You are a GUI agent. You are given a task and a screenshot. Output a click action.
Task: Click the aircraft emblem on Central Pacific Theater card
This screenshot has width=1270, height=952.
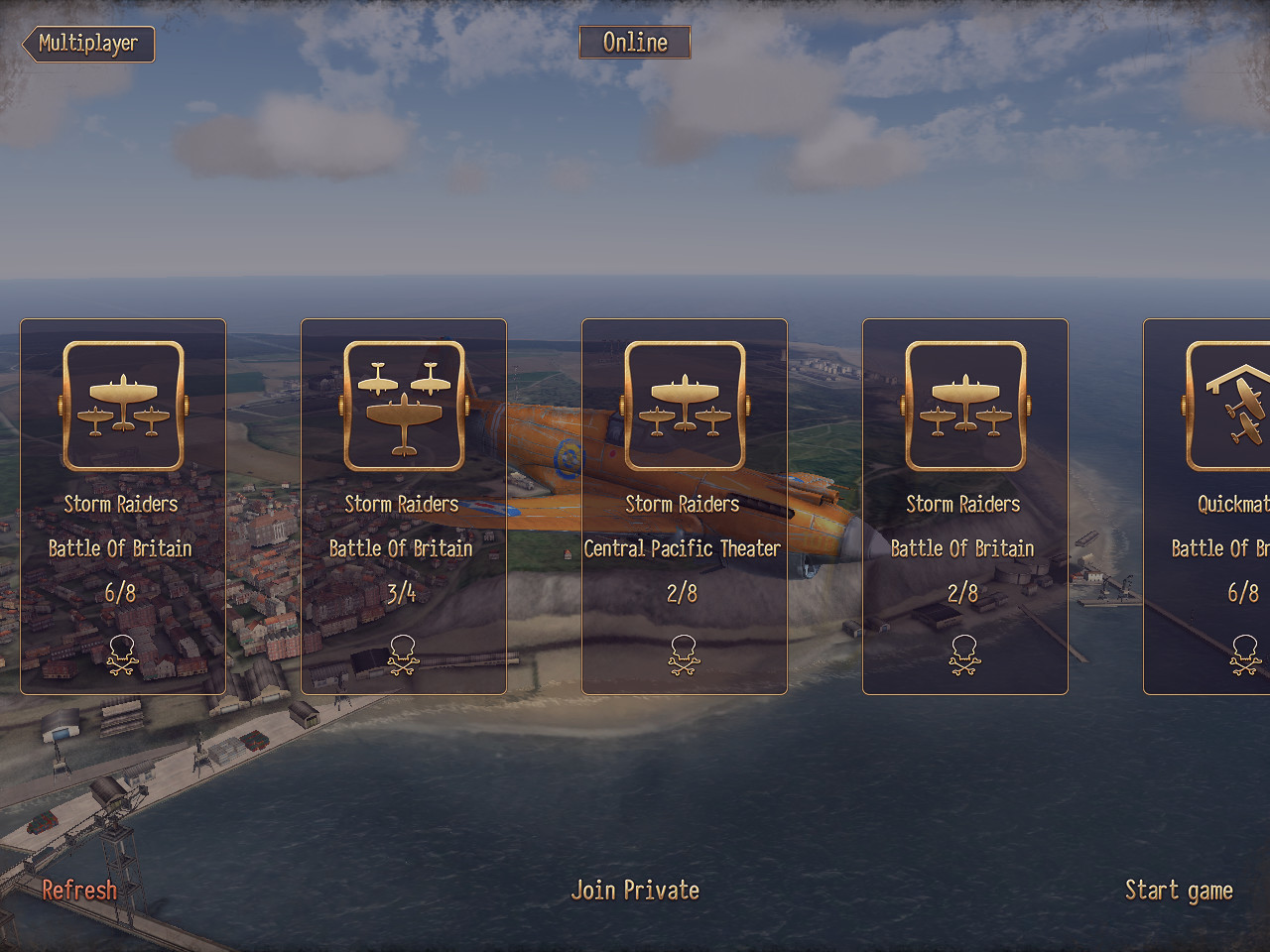click(684, 405)
